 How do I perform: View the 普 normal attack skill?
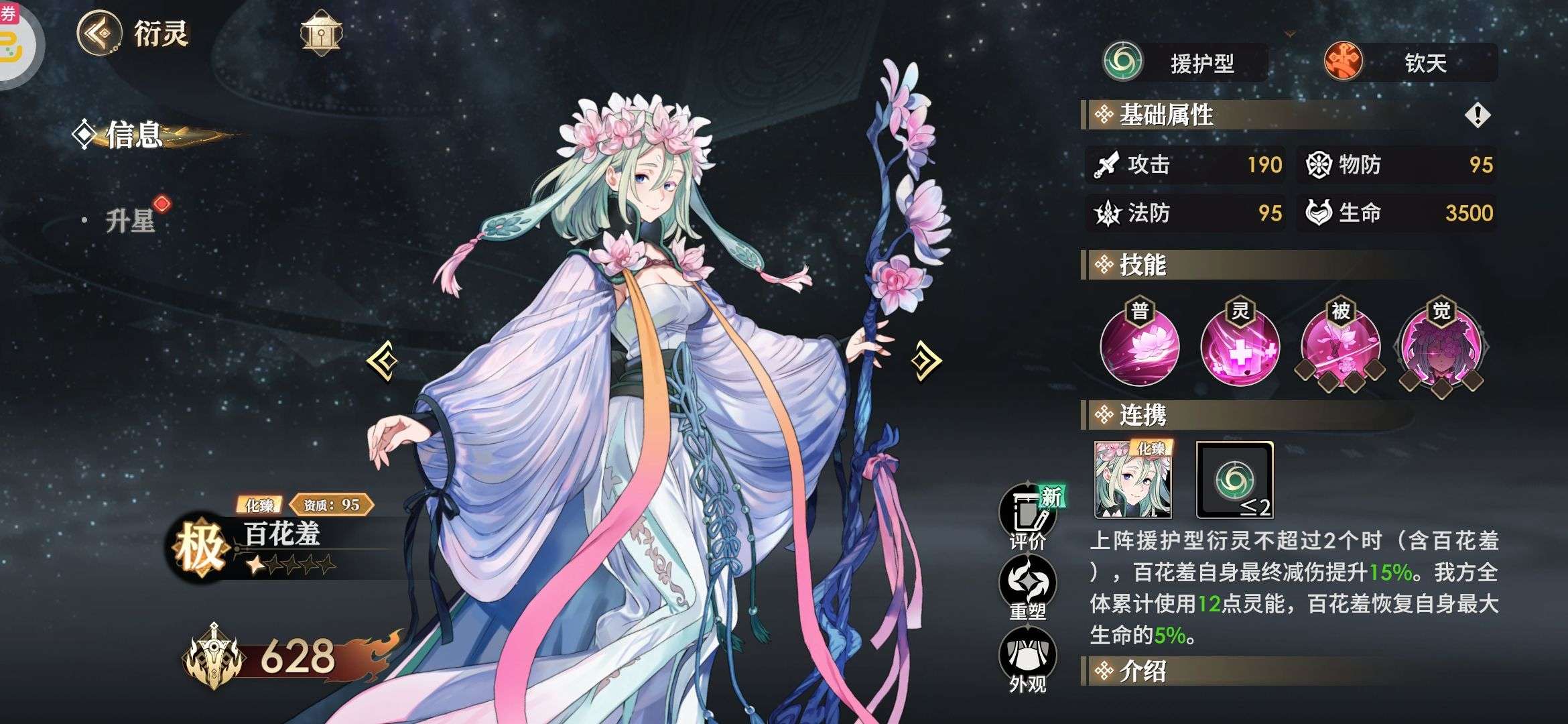(x=1140, y=347)
